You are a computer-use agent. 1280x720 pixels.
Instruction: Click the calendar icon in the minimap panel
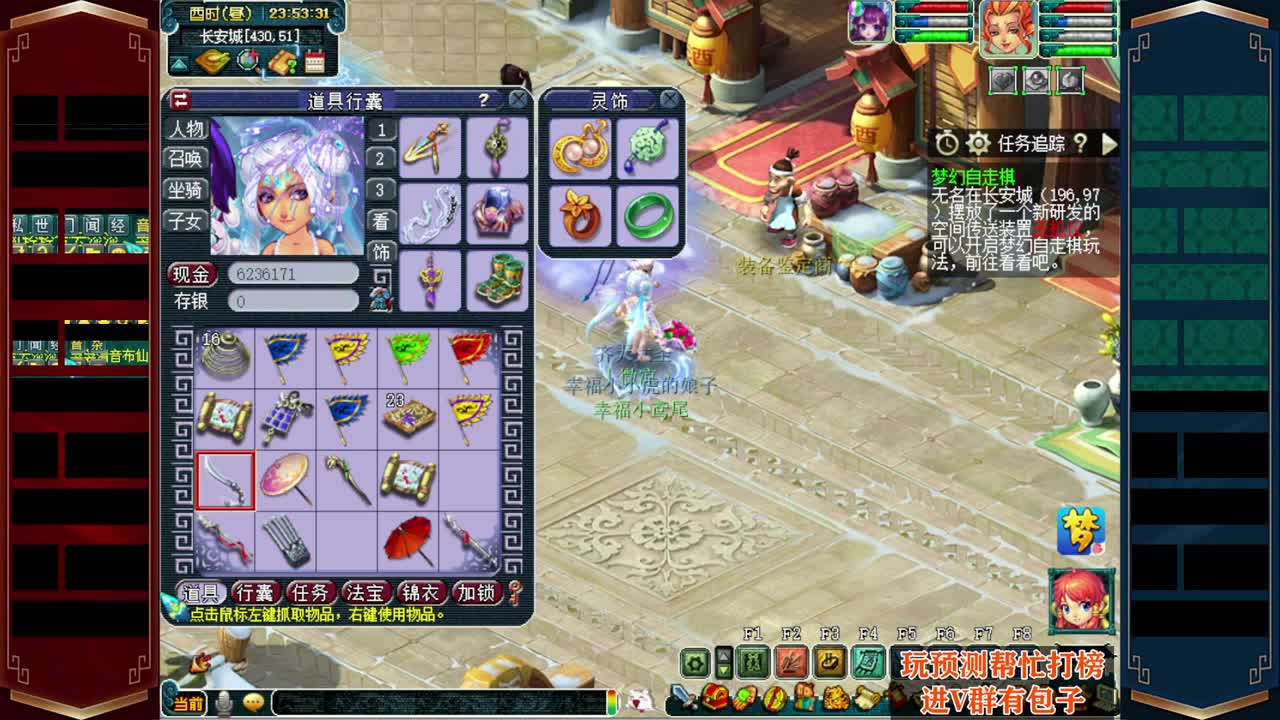[313, 60]
